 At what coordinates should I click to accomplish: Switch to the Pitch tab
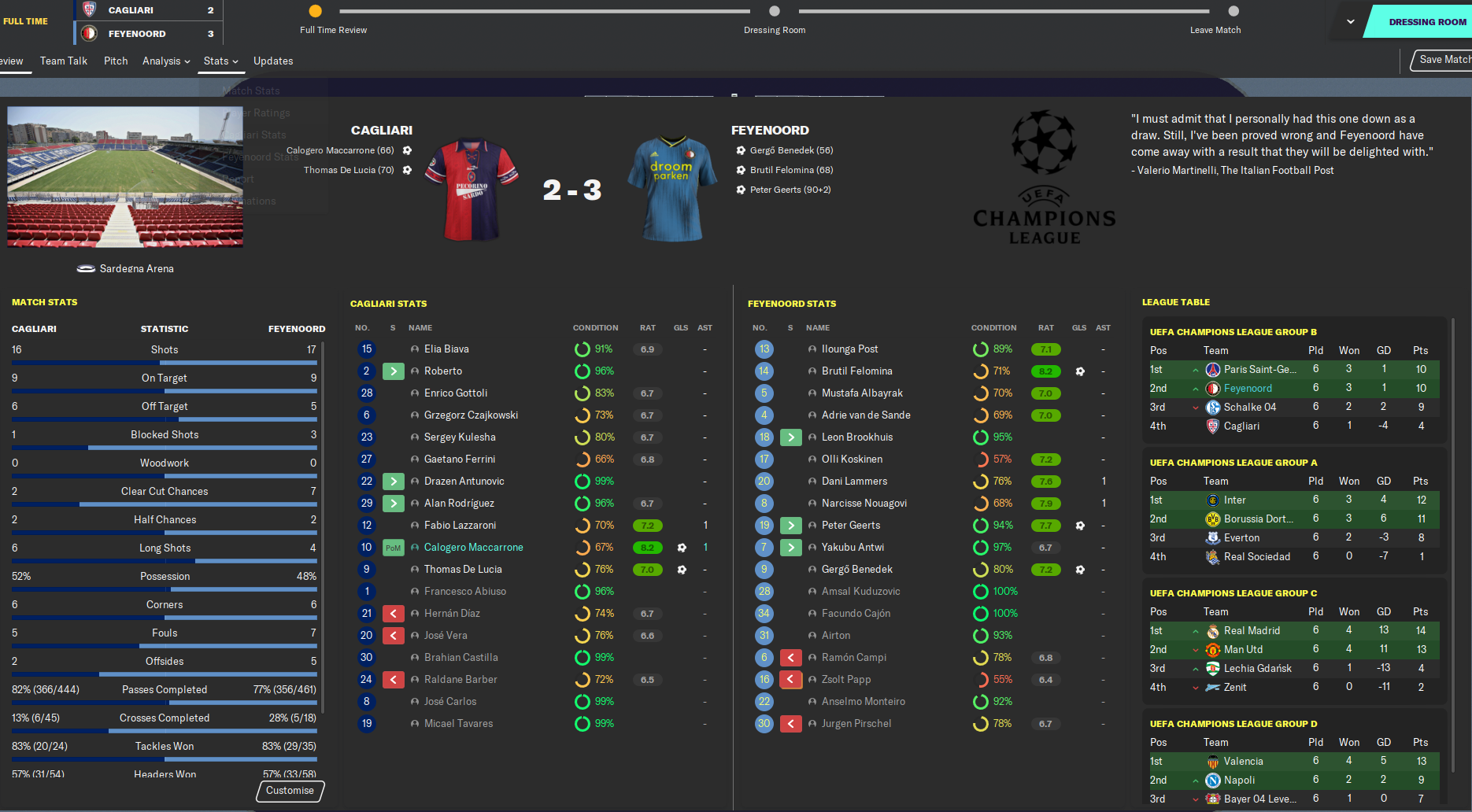pos(116,61)
